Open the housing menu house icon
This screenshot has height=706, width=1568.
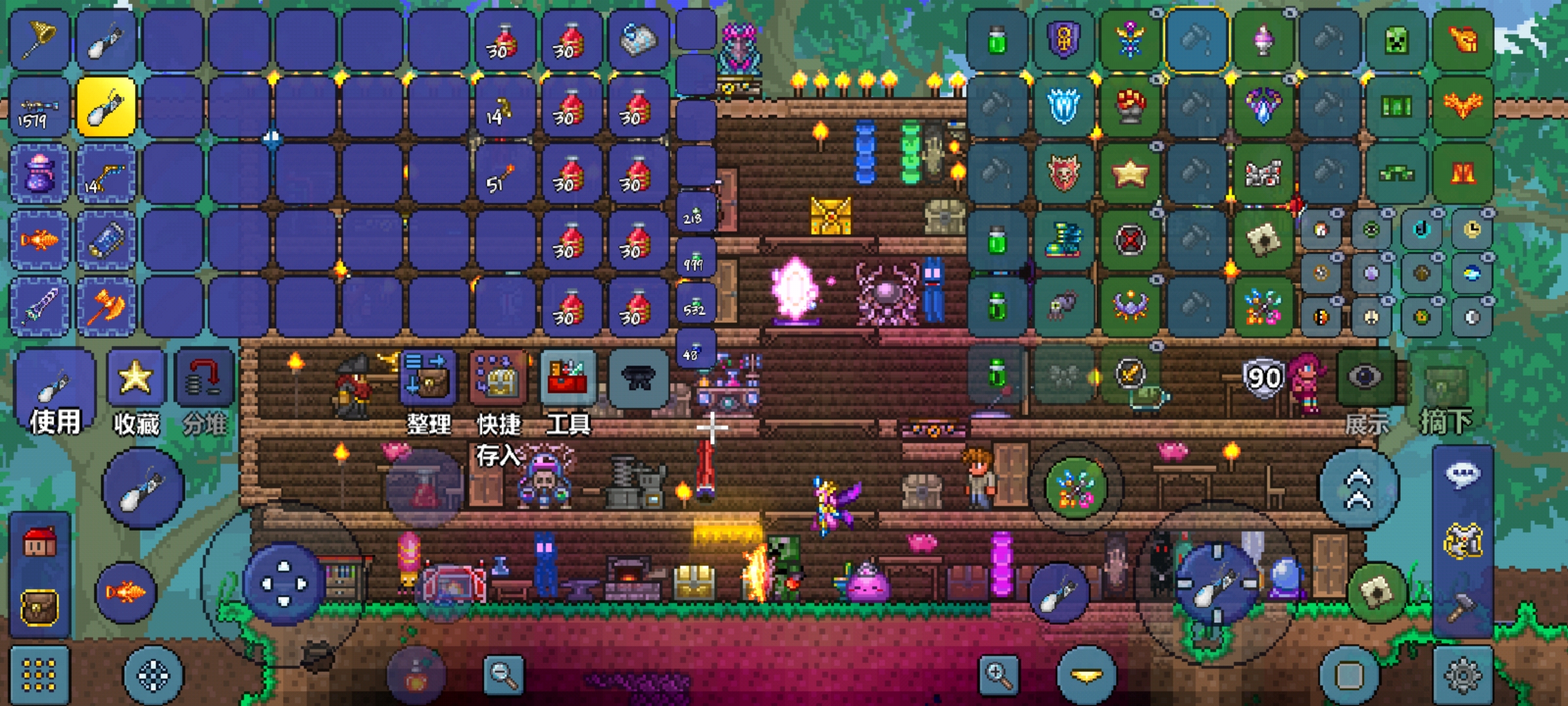point(40,543)
